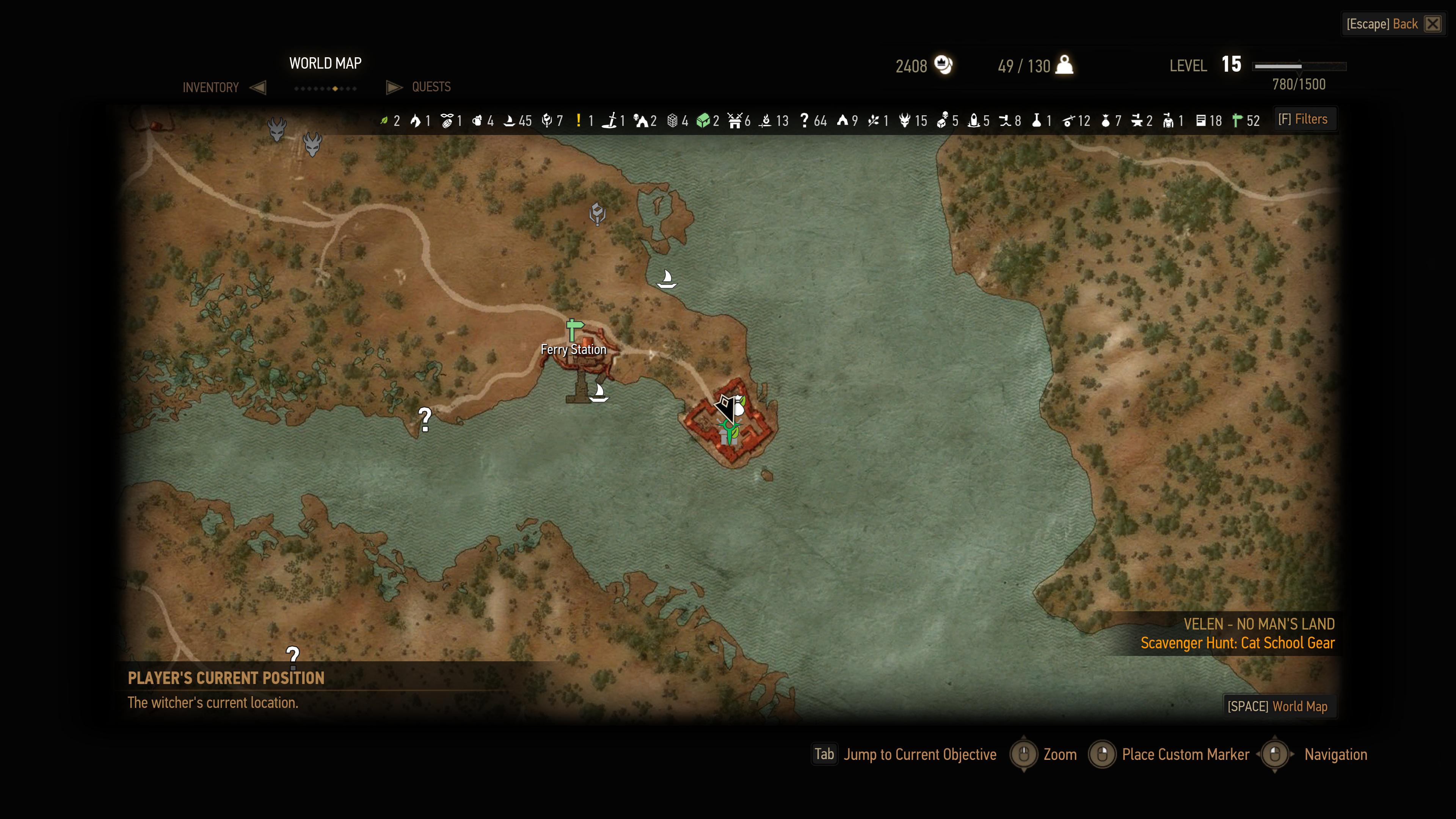Viewport: 1456px width, 819px height.
Task: Open the map Filters
Action: [1303, 119]
